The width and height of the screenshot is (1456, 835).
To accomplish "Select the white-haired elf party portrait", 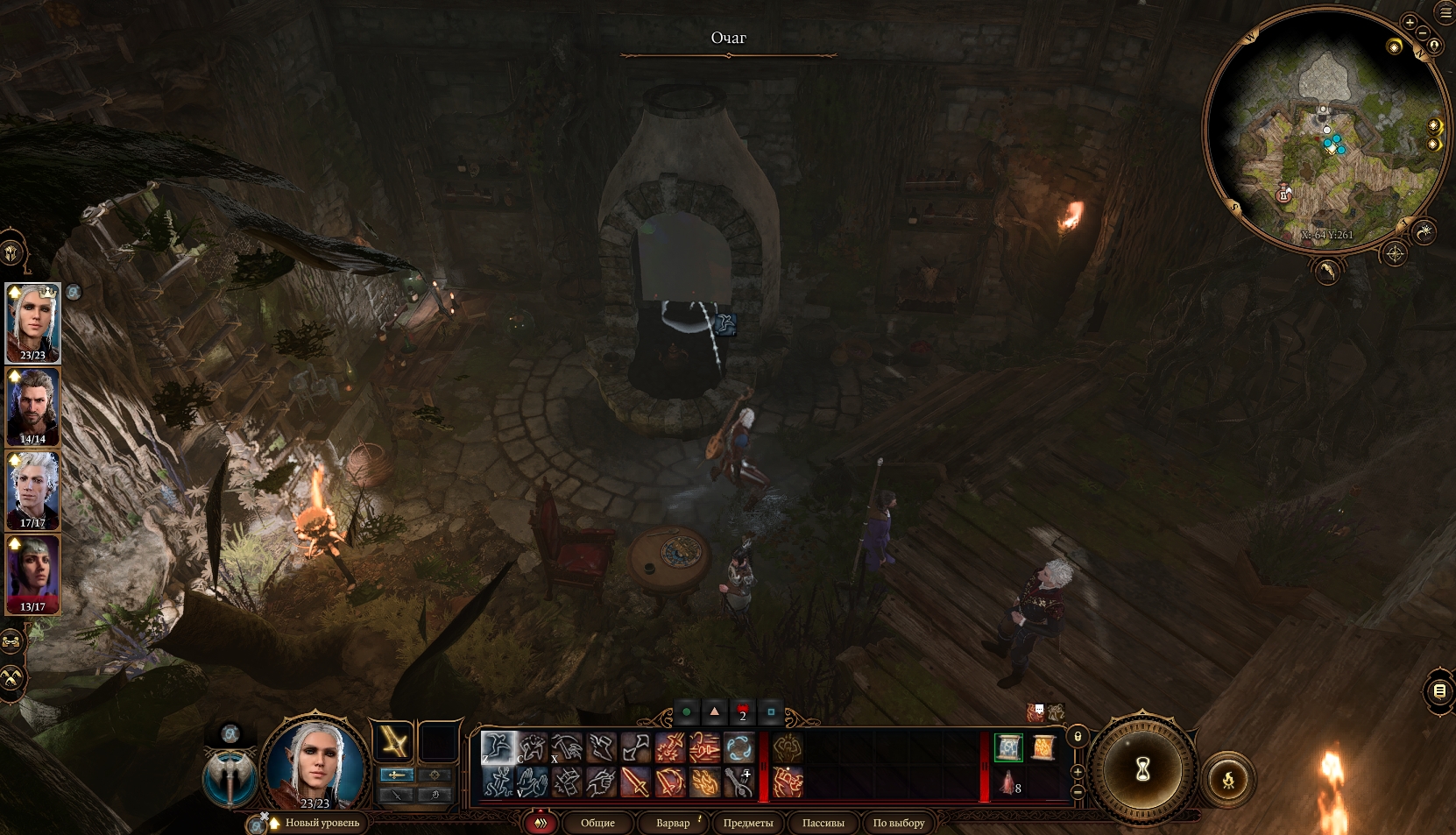I will pos(32,321).
